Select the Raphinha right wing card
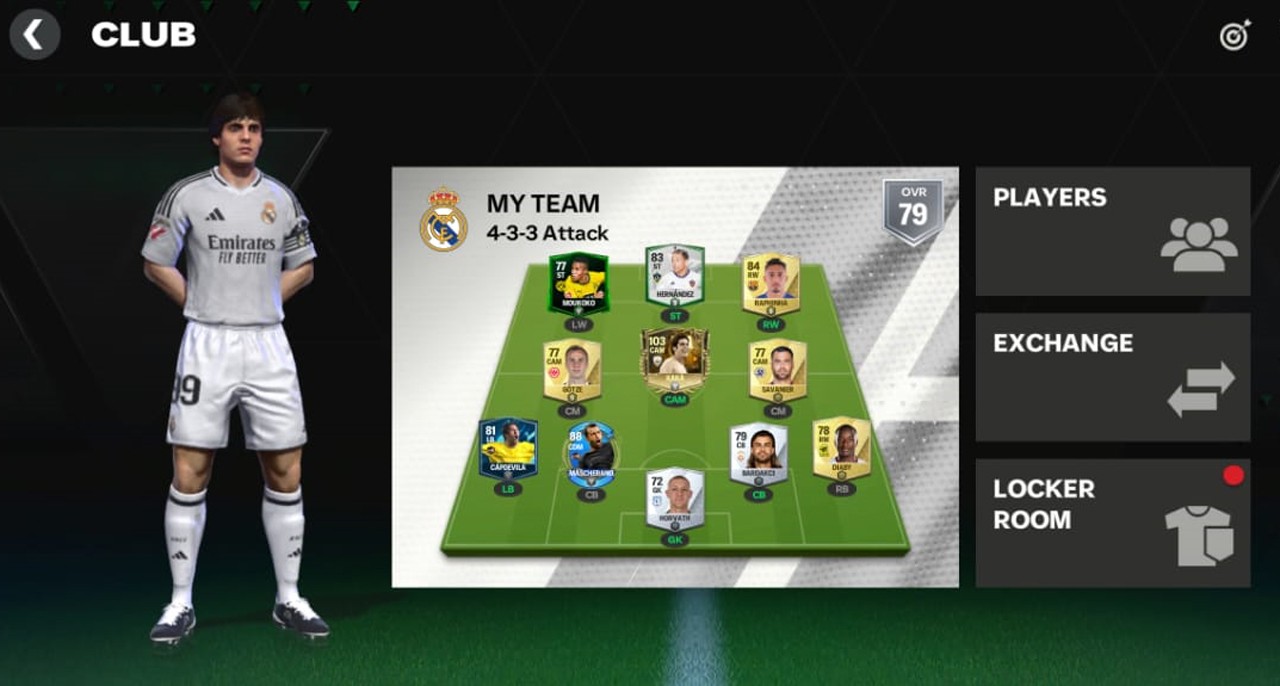 771,285
